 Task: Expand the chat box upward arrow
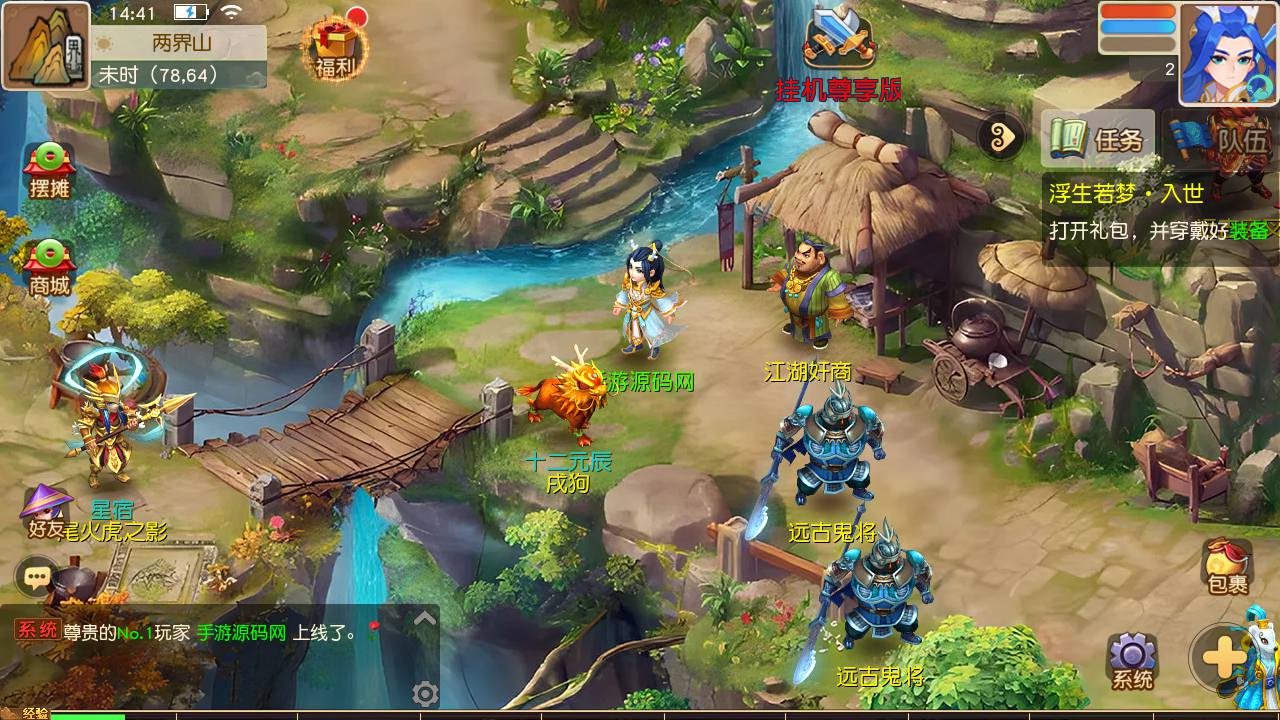[x=425, y=619]
